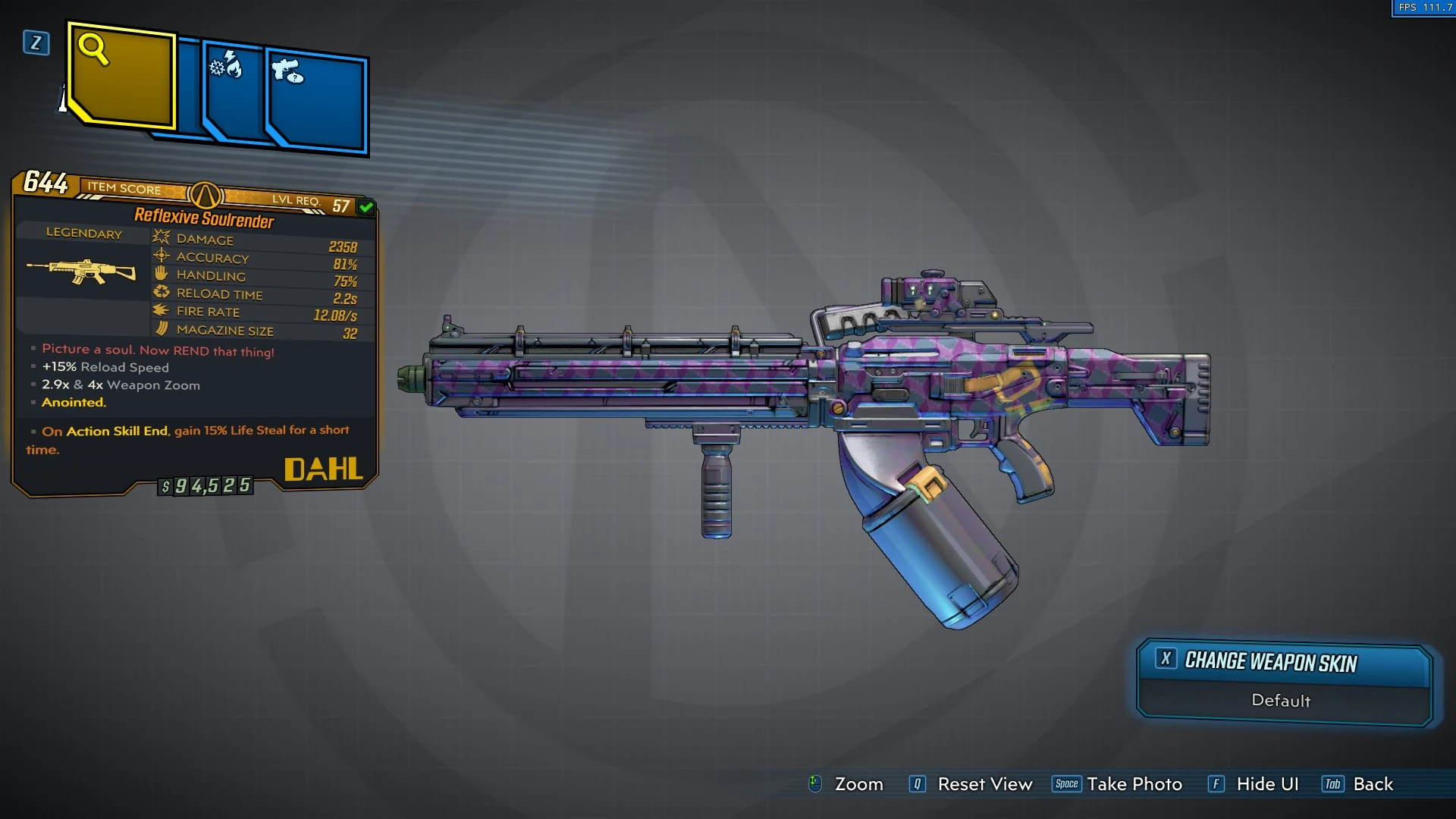
Task: Click the crosshair Accuracy icon
Action: [161, 256]
